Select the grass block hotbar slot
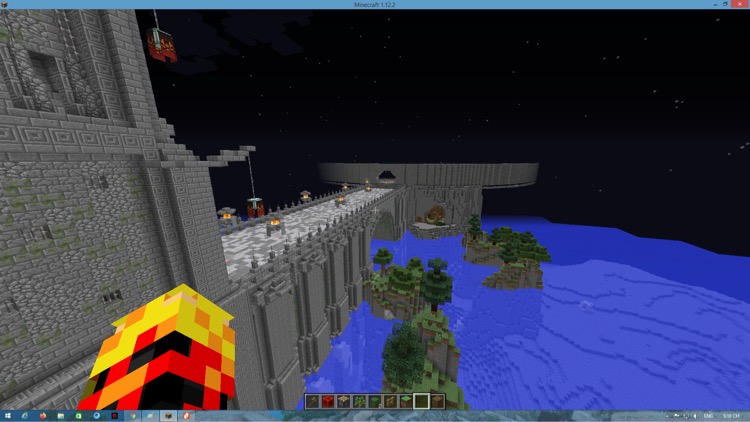The width and height of the screenshot is (750, 422). (x=406, y=401)
